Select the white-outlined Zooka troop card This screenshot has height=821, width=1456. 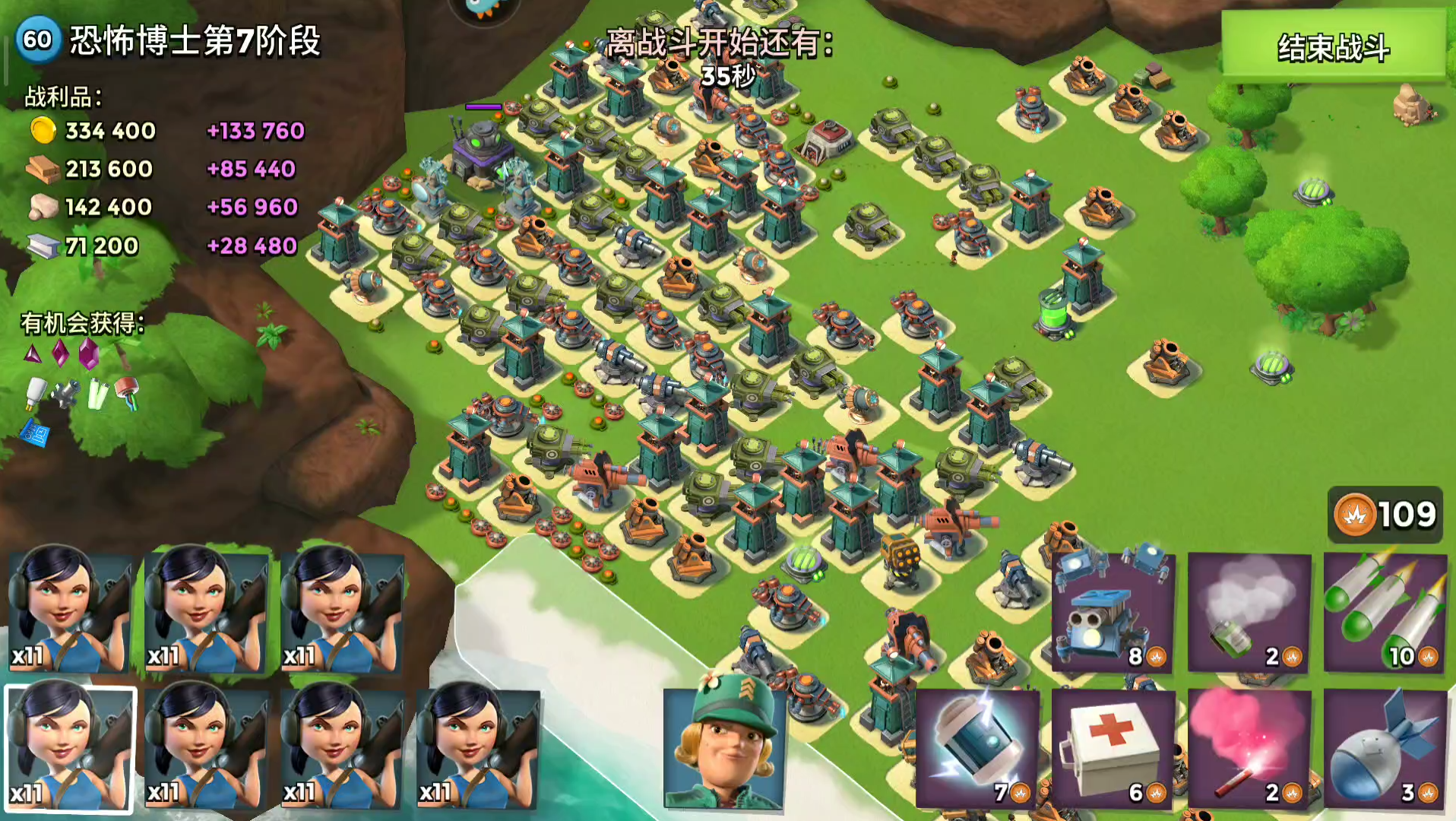point(71,749)
